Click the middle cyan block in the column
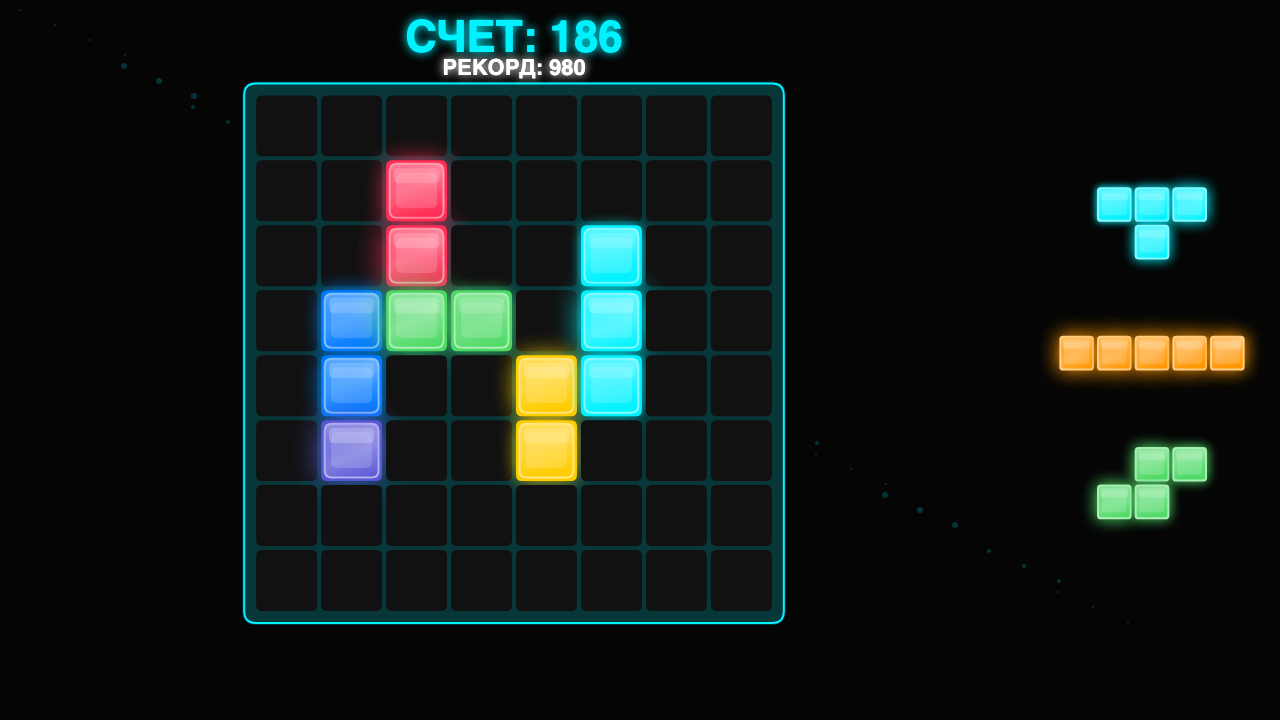1280x720 pixels. pos(611,320)
